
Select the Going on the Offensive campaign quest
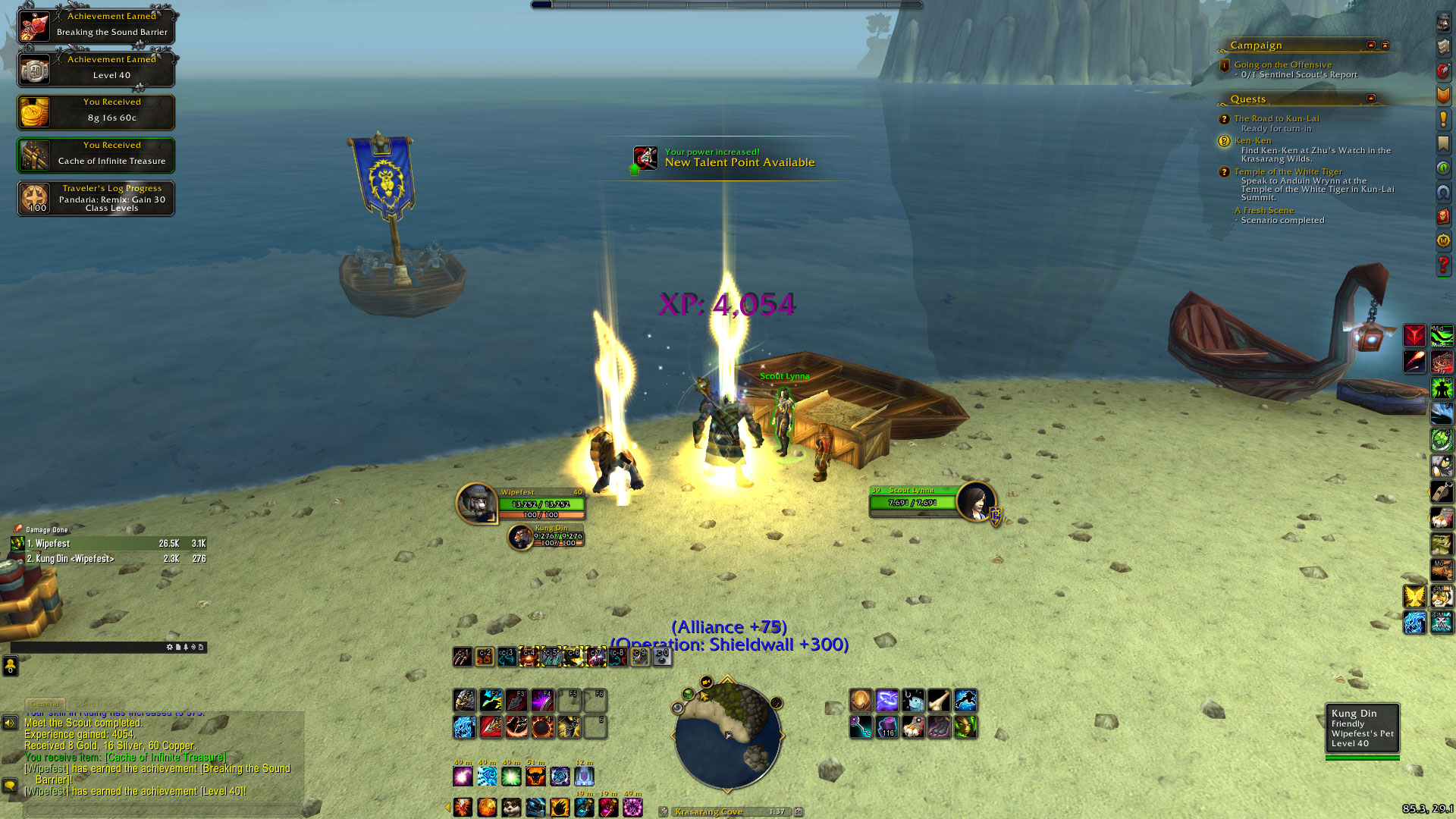pyautogui.click(x=1282, y=65)
